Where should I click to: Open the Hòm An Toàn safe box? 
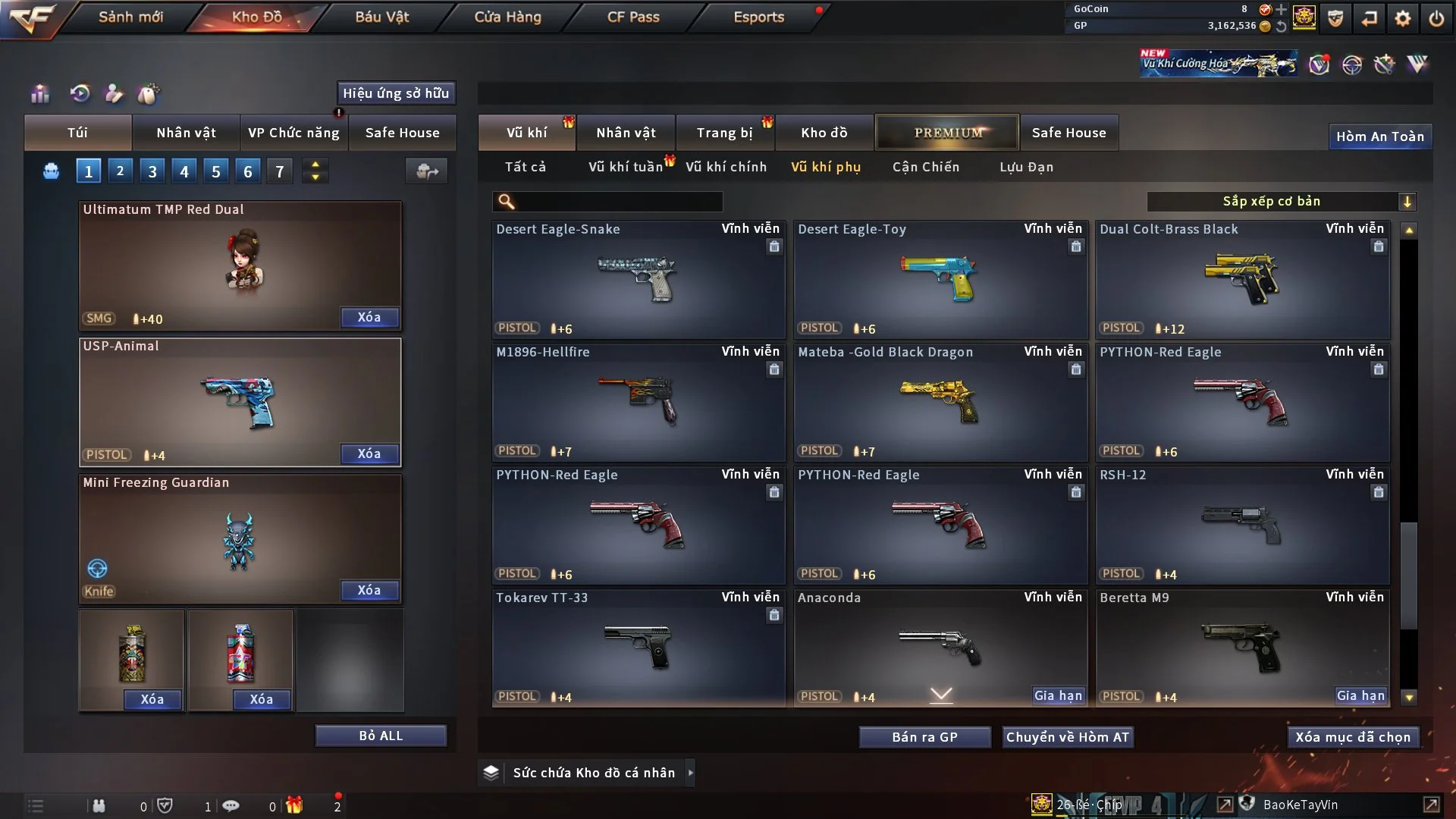[x=1379, y=136]
